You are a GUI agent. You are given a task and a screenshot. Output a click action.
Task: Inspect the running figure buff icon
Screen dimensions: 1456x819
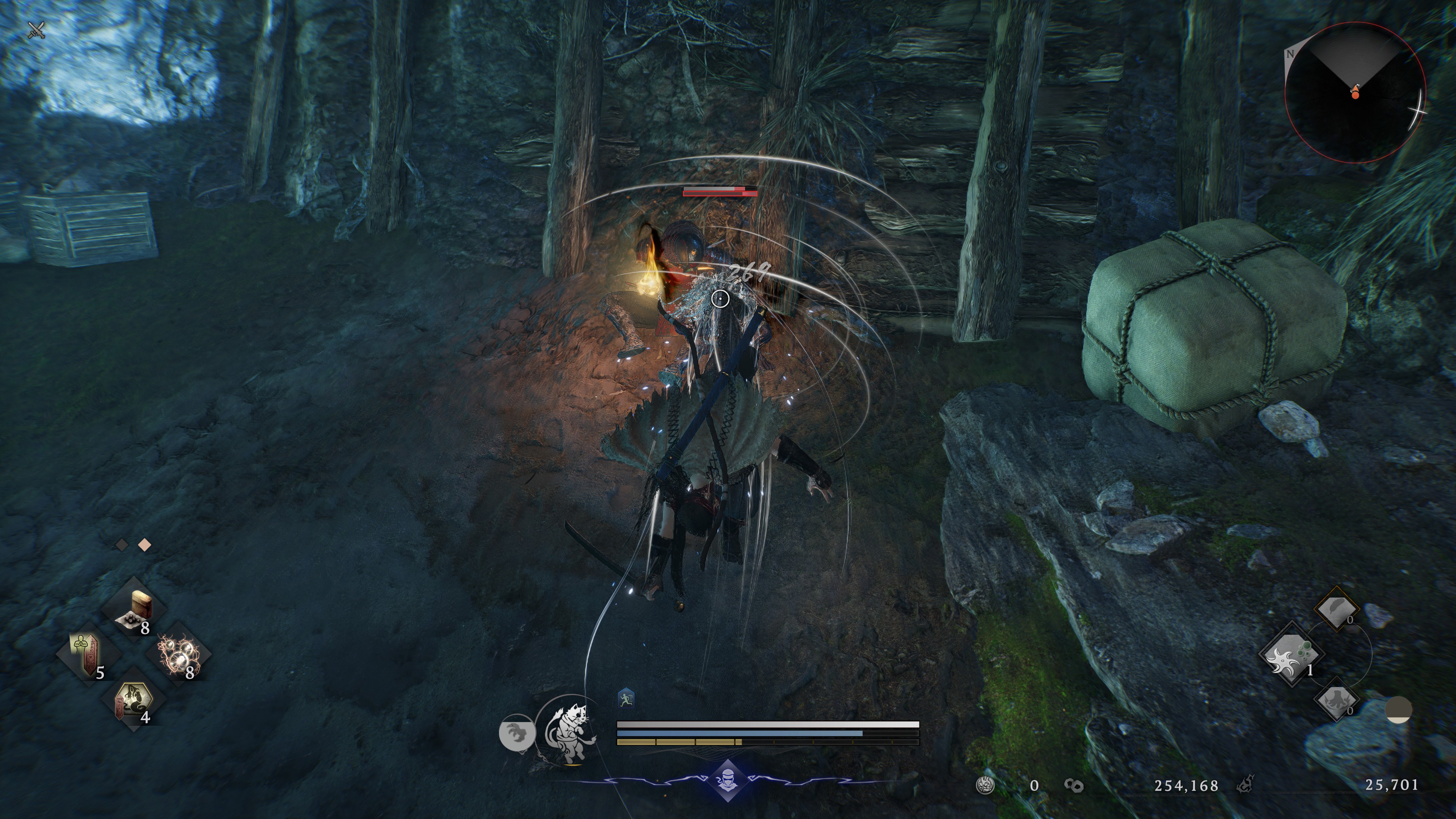(626, 699)
